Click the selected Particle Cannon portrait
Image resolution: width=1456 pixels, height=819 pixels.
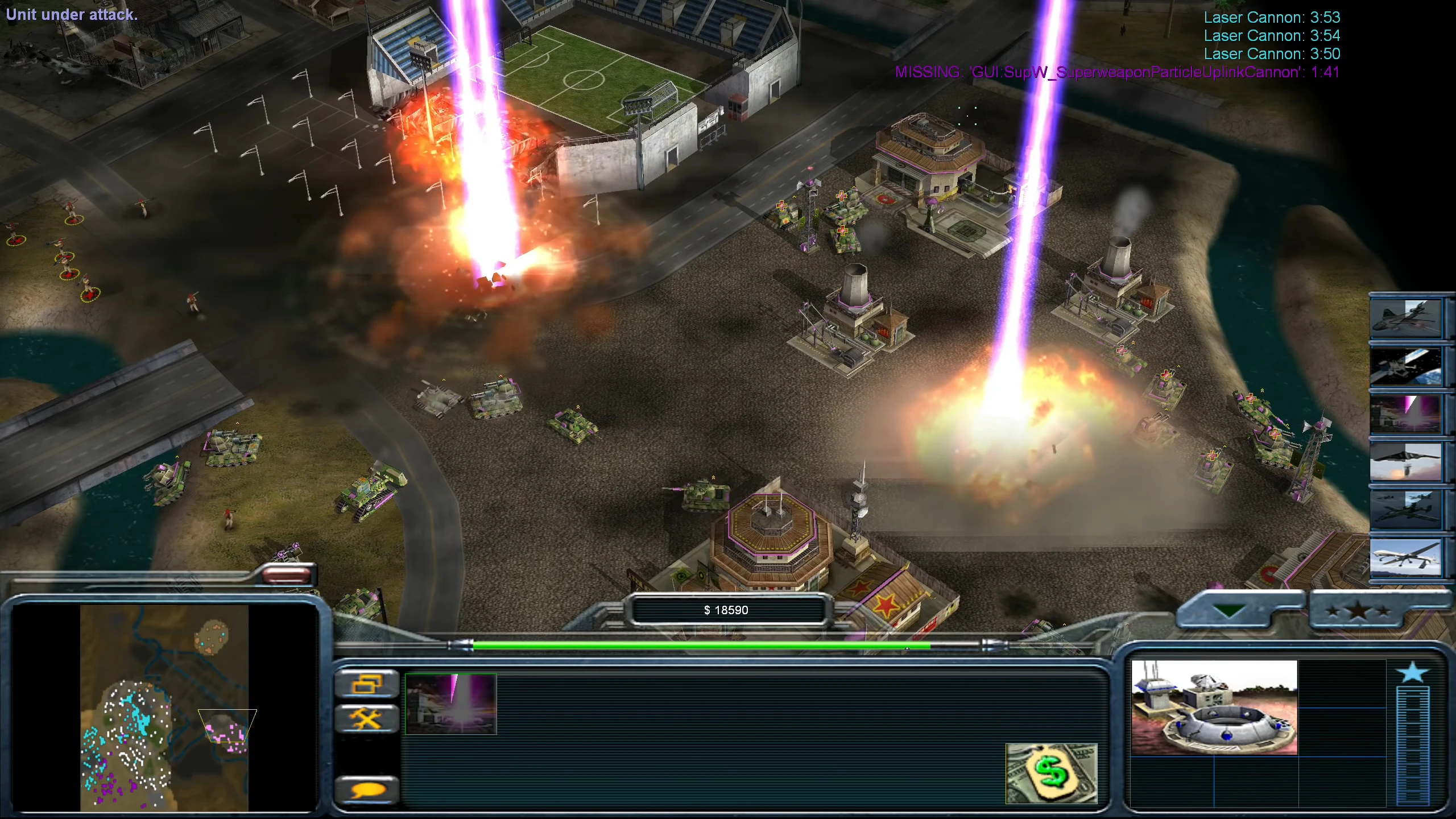click(1214, 708)
